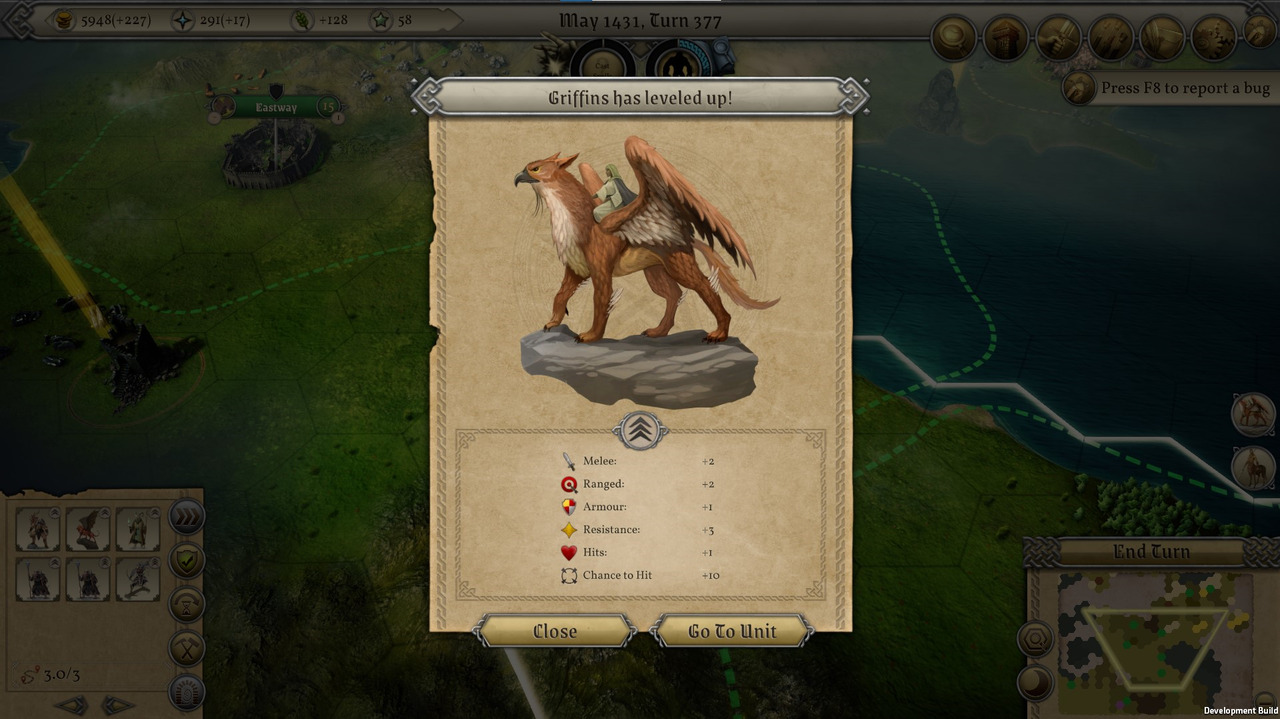The height and width of the screenshot is (719, 1280).
Task: Open the tower buildings menu icon
Action: 1005,39
